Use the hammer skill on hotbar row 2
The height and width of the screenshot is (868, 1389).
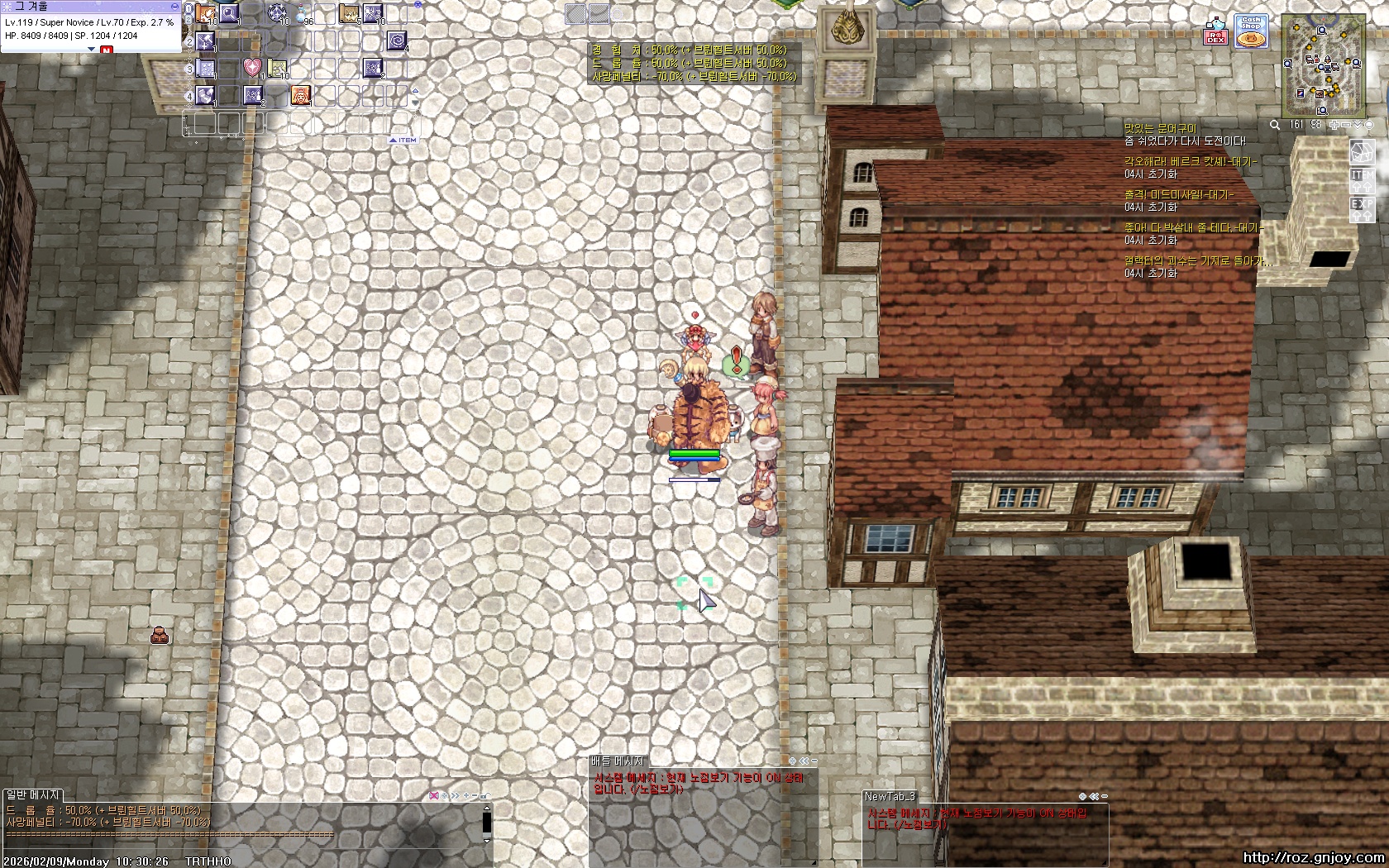pos(205,41)
